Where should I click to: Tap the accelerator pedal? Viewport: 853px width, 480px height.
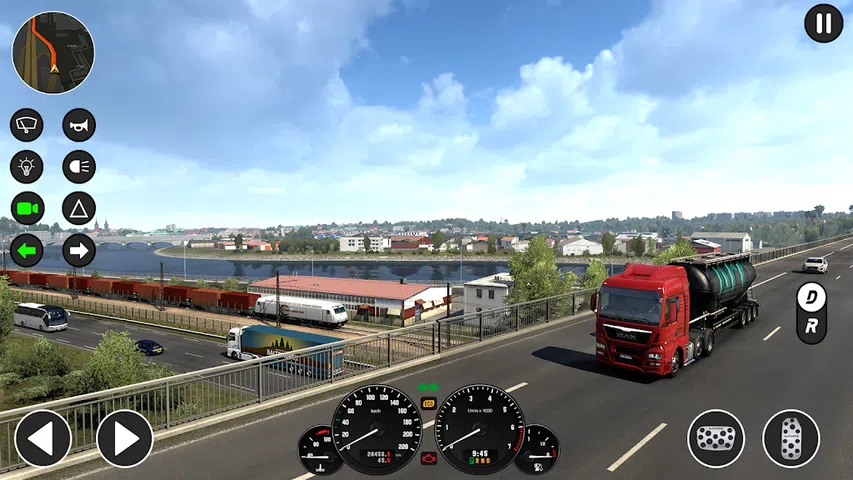[x=791, y=438]
